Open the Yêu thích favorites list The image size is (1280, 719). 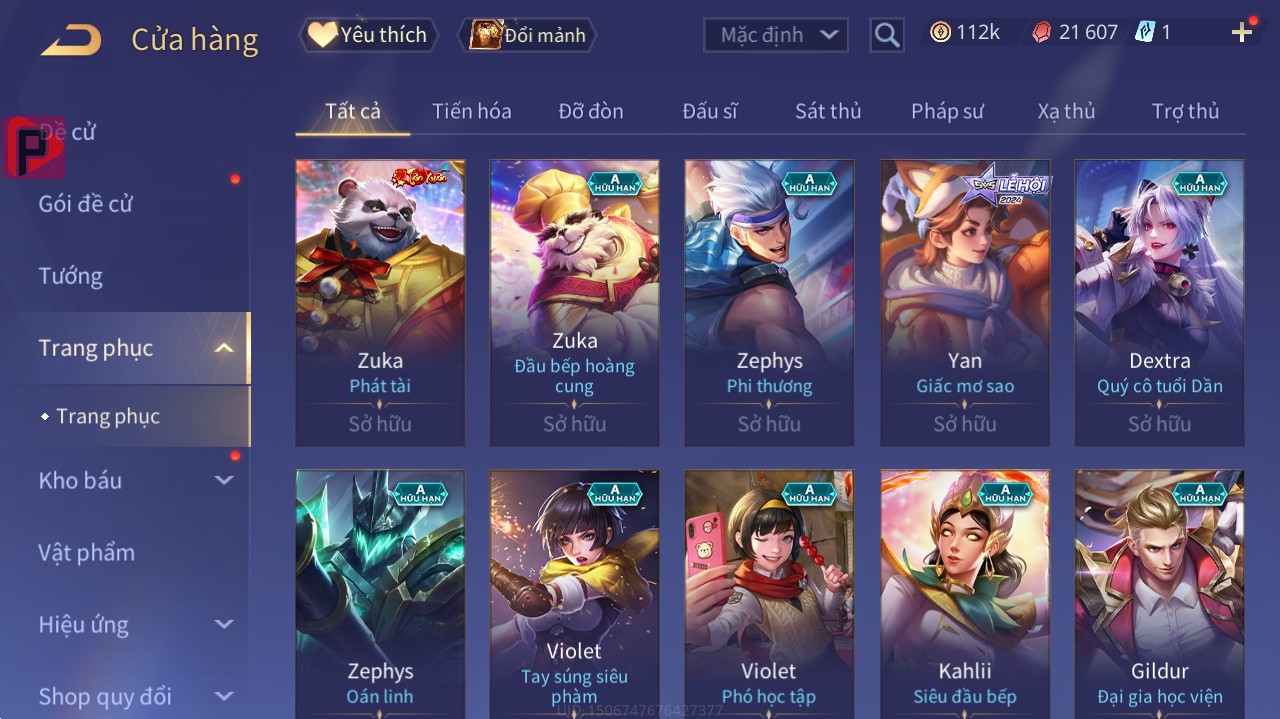coord(367,35)
